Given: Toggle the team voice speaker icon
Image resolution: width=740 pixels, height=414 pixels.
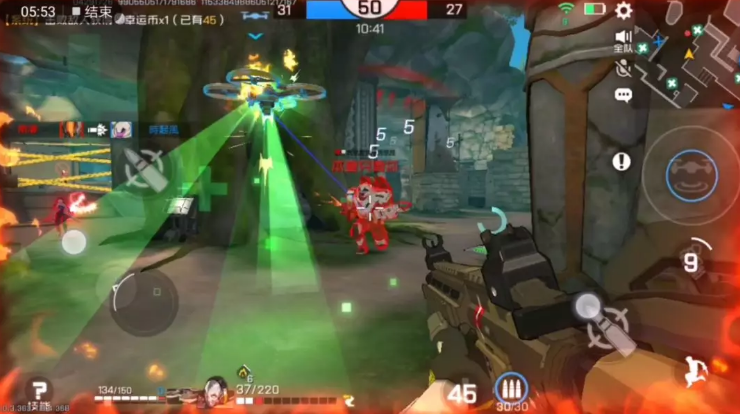Looking at the screenshot, I should tap(623, 39).
